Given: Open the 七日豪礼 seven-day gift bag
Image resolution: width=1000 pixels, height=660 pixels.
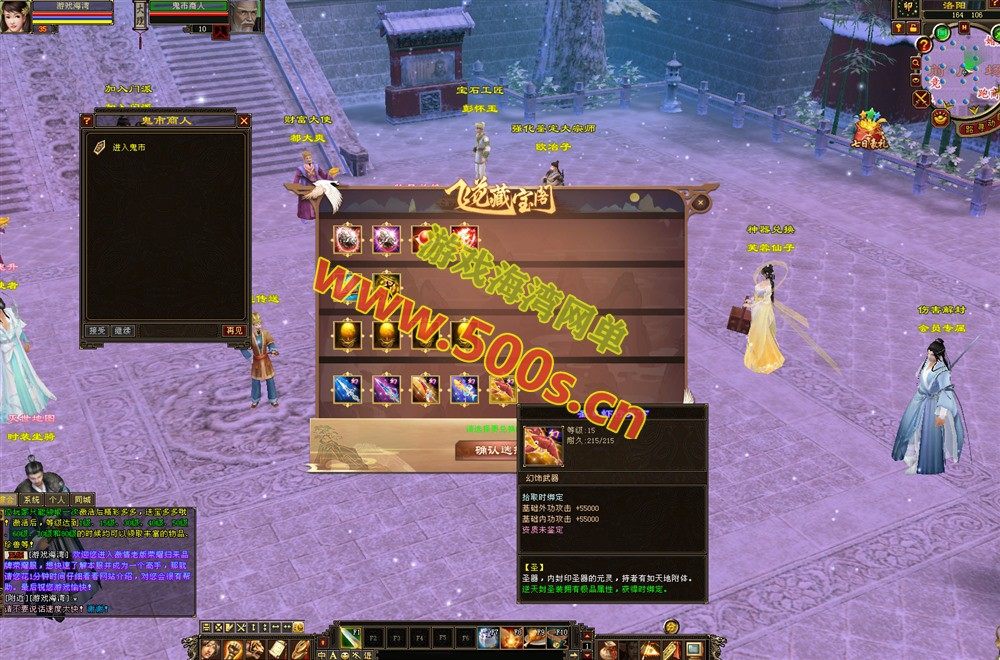Looking at the screenshot, I should point(869,129).
